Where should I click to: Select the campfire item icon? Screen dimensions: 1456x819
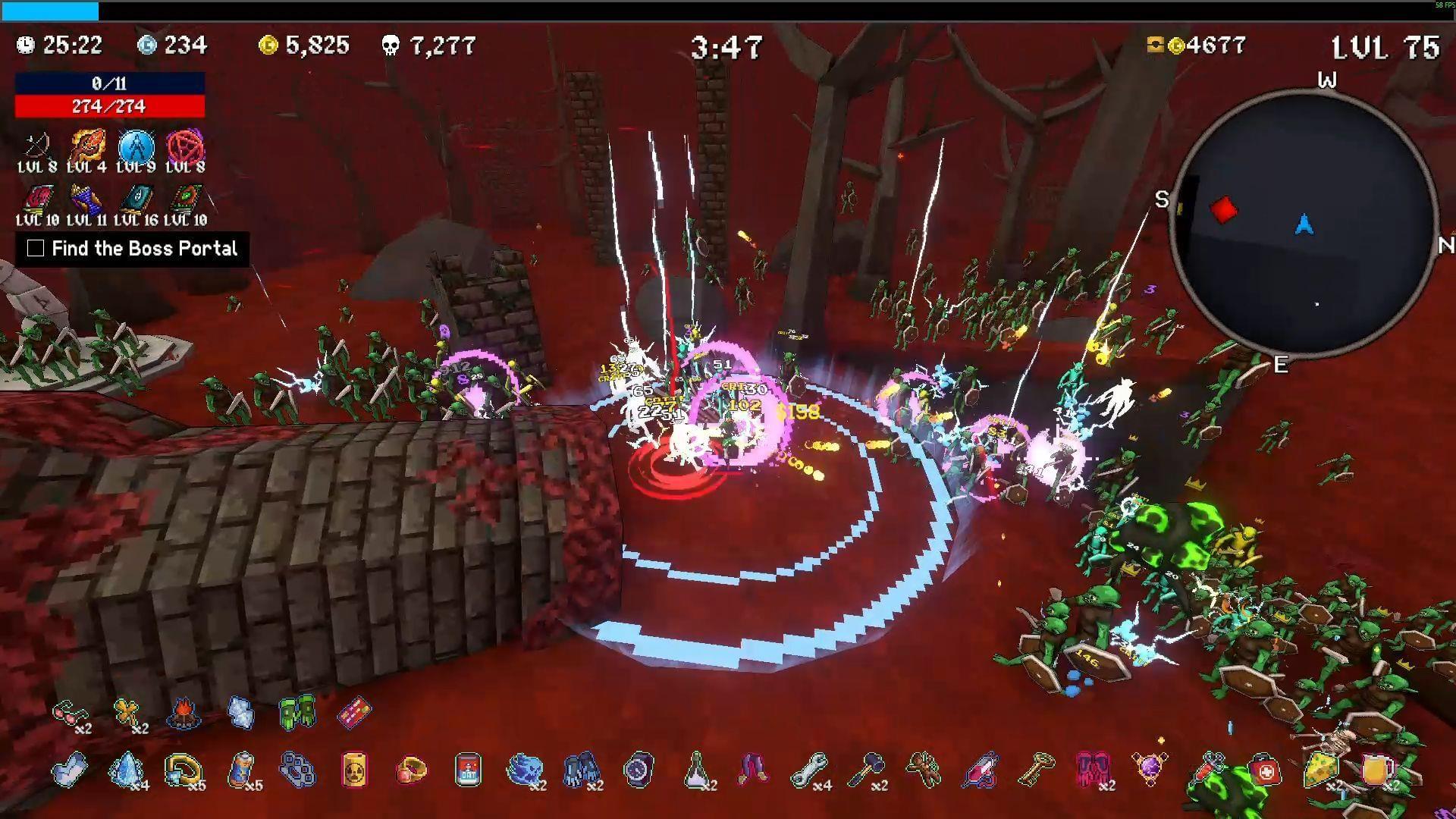coord(183,713)
